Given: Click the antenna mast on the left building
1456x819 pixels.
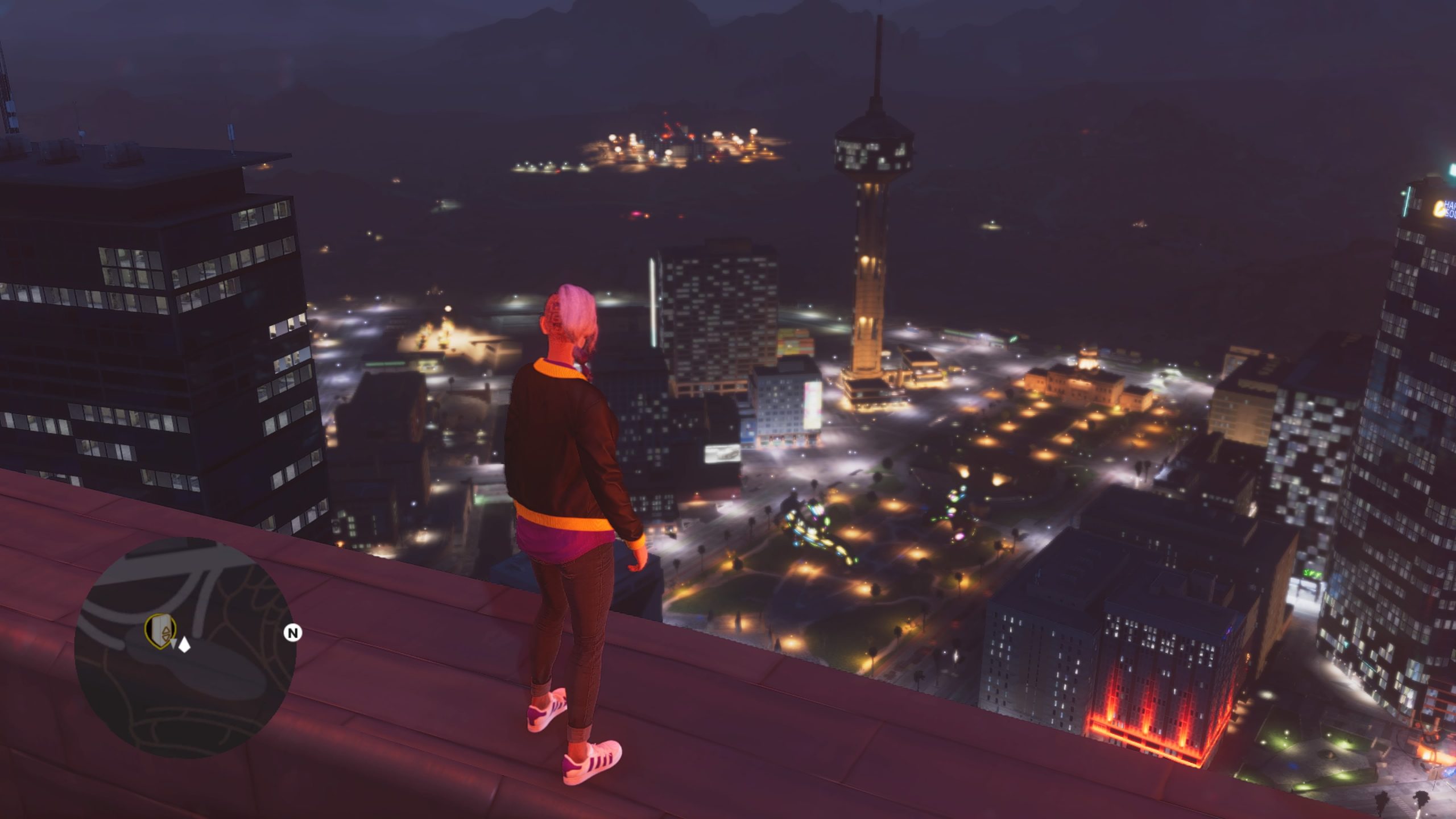Looking at the screenshot, I should click(232, 131).
